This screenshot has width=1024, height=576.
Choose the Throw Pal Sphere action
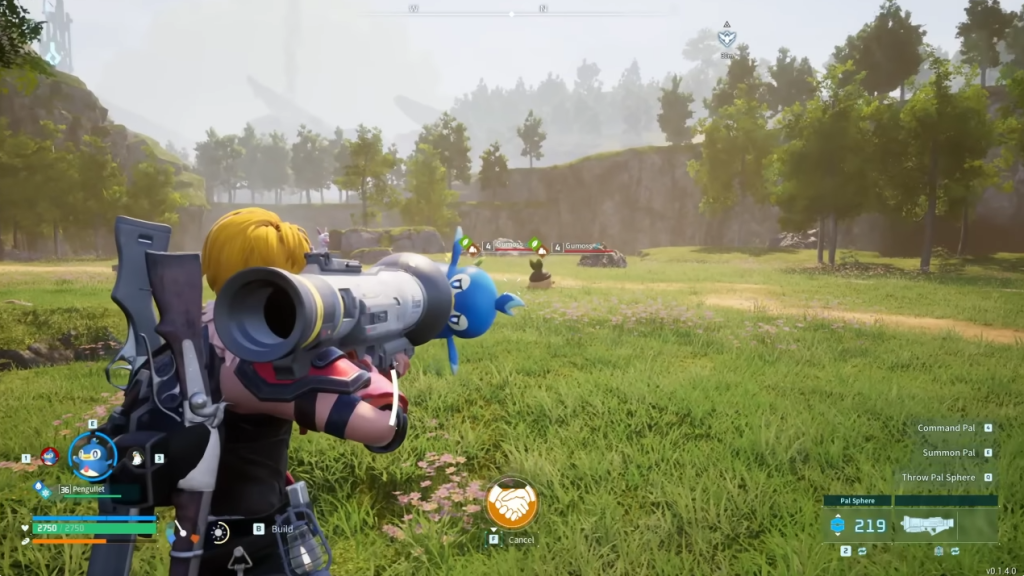[x=938, y=477]
